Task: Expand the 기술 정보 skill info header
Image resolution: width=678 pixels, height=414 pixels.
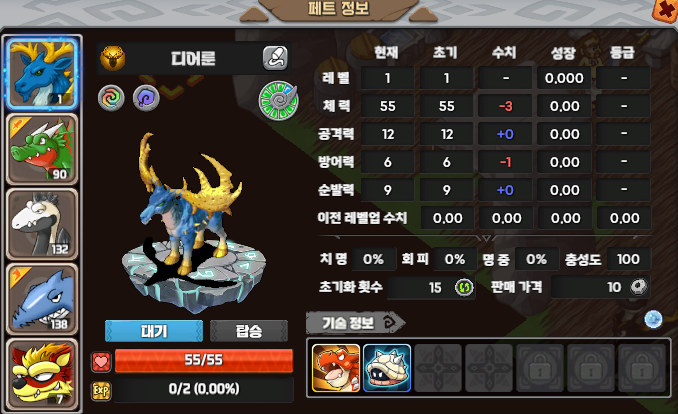Action: pyautogui.click(x=355, y=321)
